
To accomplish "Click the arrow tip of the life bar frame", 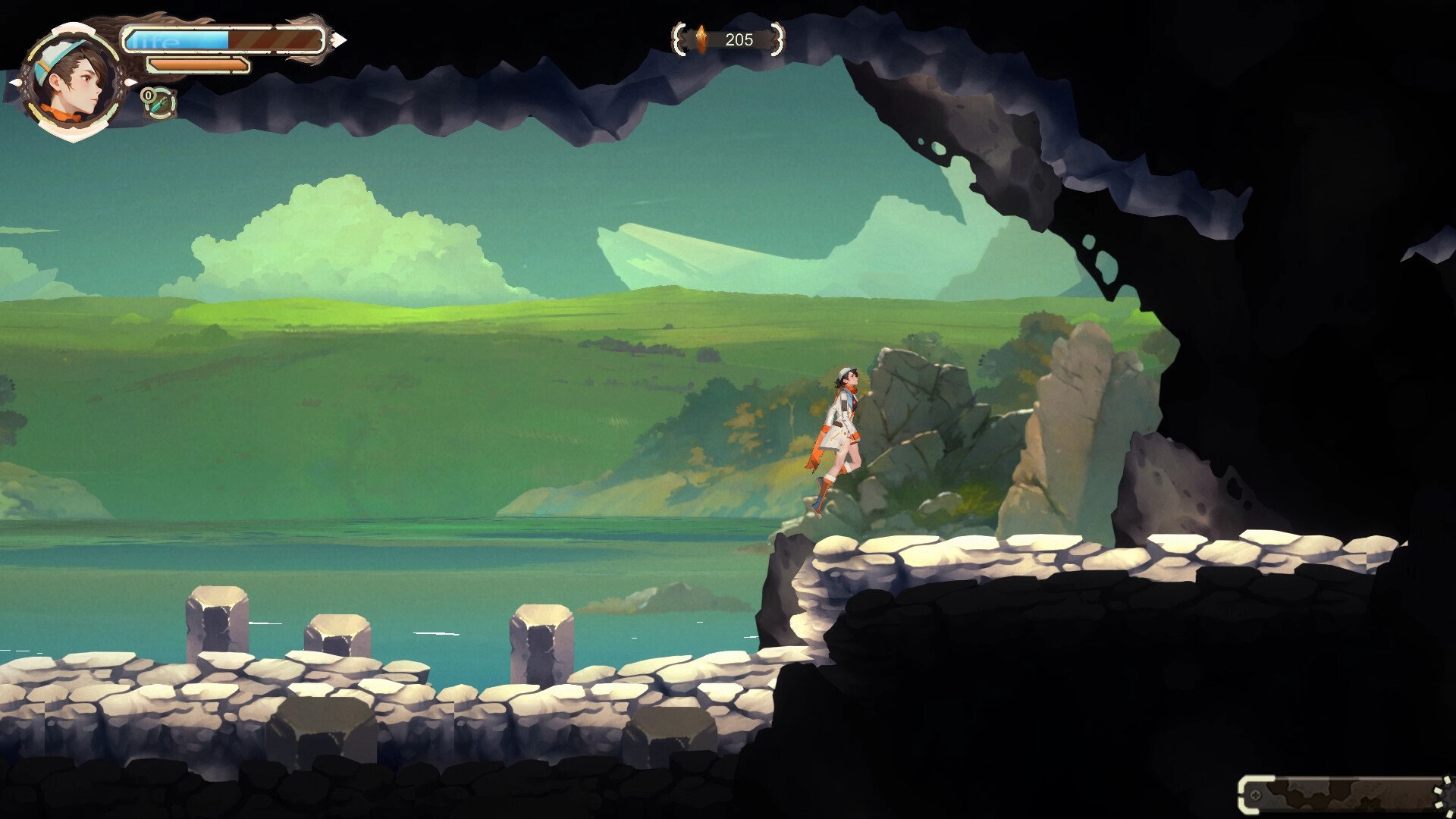I will tap(340, 40).
